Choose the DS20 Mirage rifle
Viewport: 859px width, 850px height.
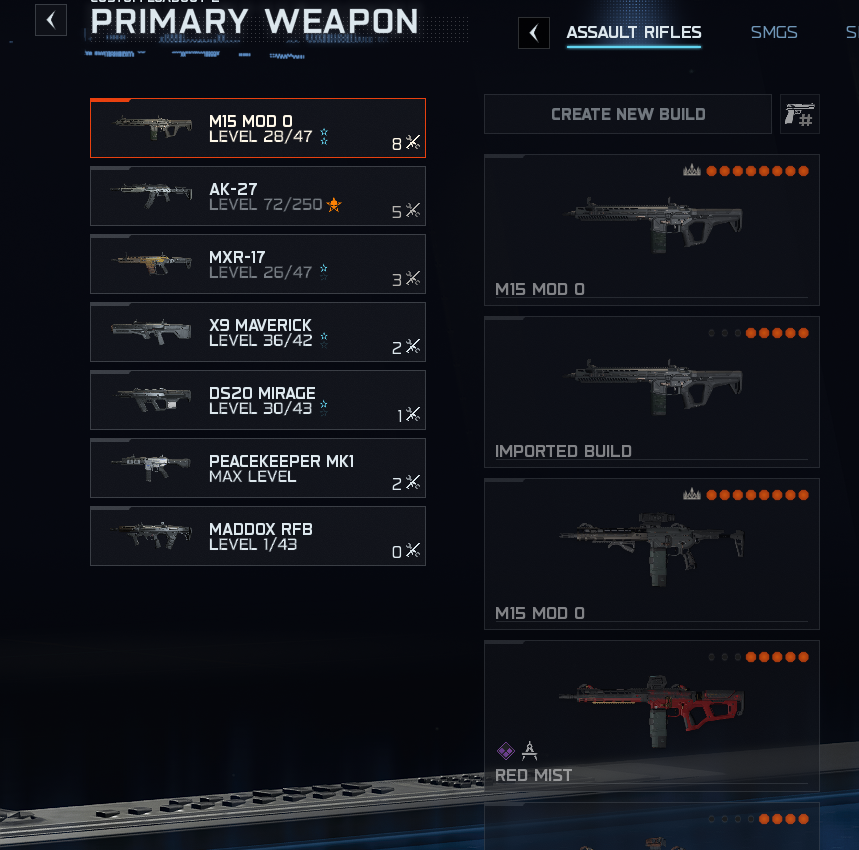(258, 400)
